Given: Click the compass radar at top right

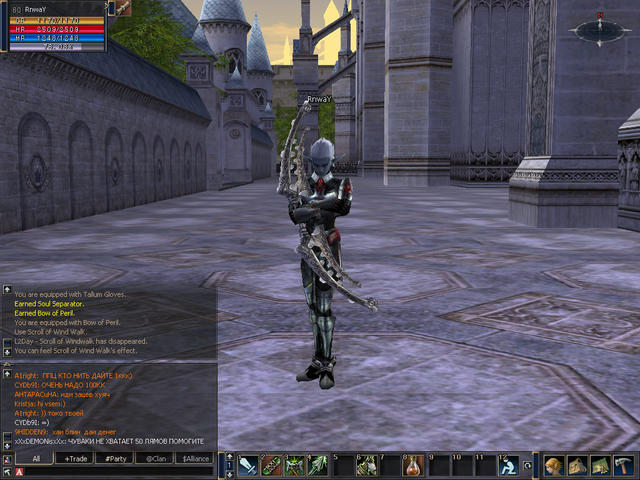Looking at the screenshot, I should [598, 30].
